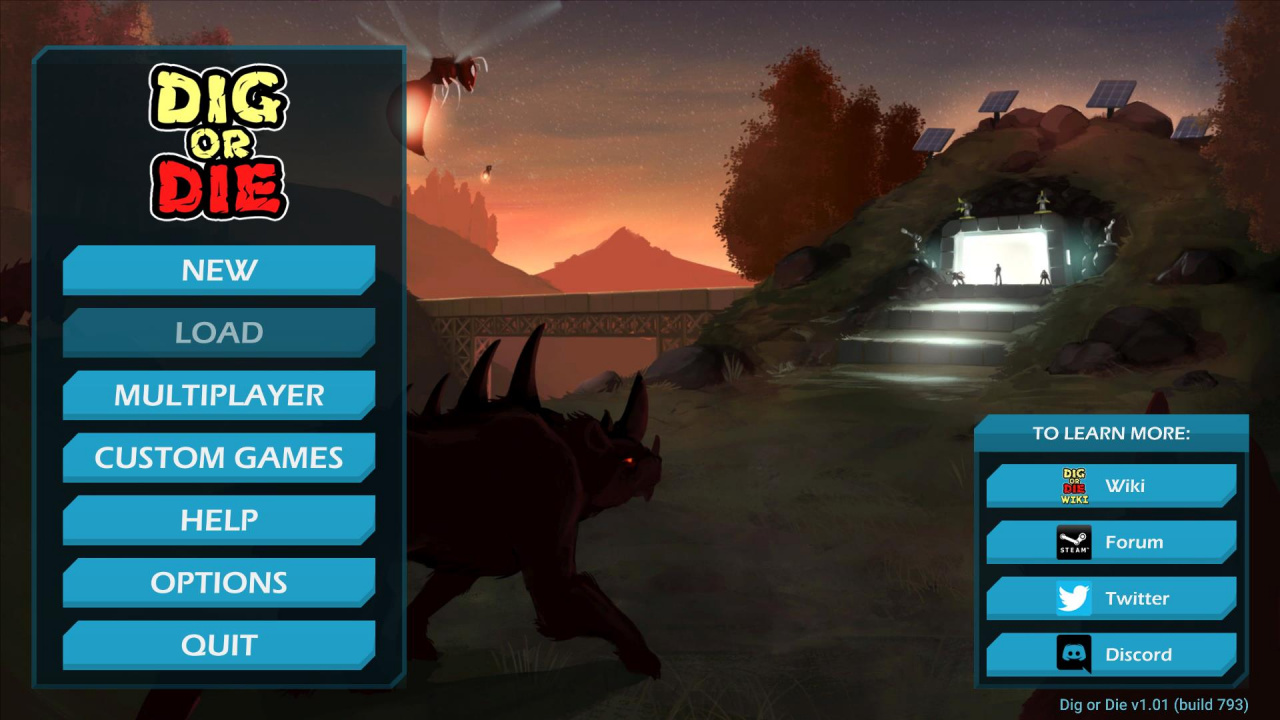Screen dimensions: 1280x720
Task: Join the Discord server link
Action: pos(1111,655)
